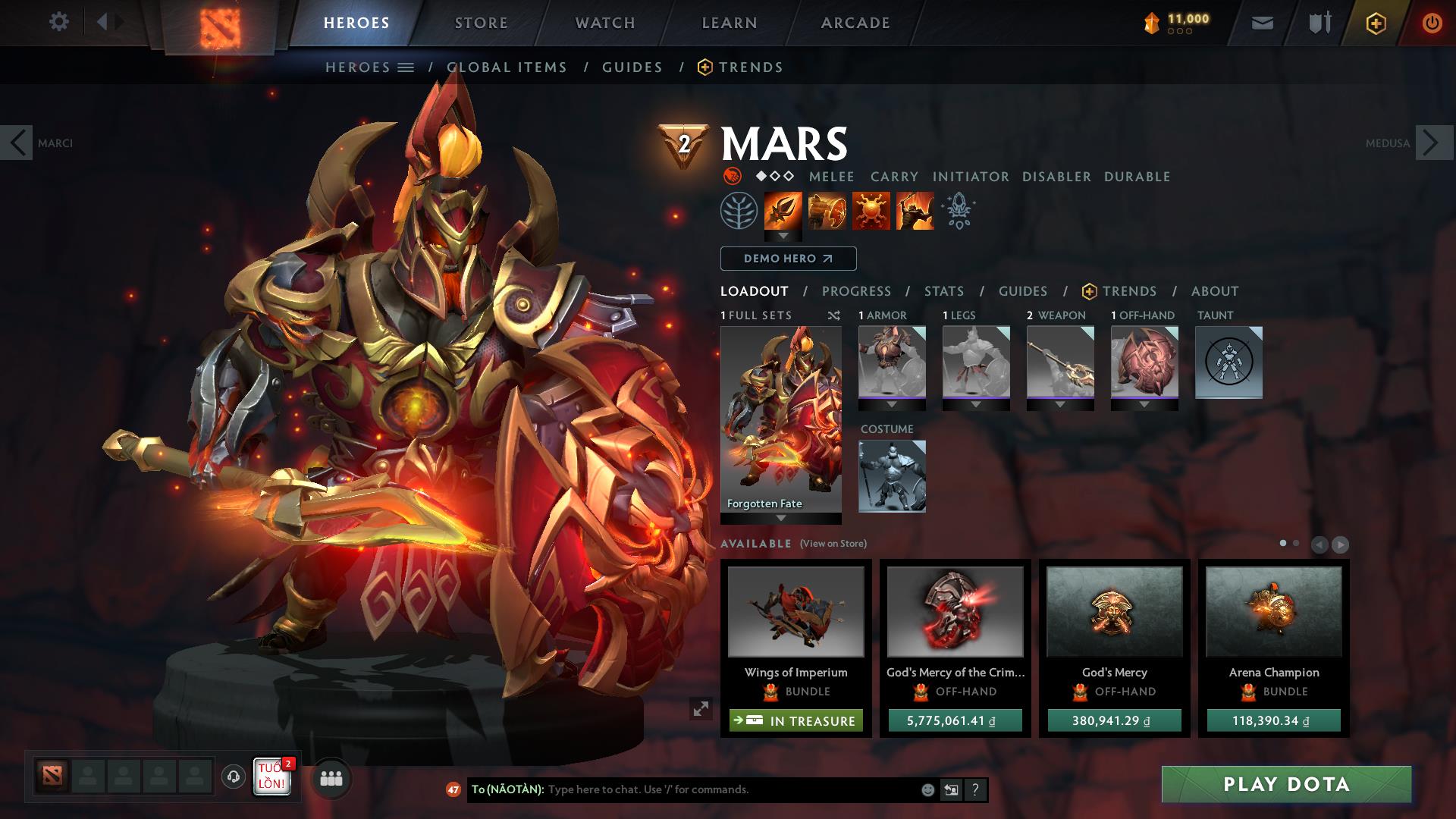Expand the Forgotten Fate set dropdown arrow

[x=780, y=519]
